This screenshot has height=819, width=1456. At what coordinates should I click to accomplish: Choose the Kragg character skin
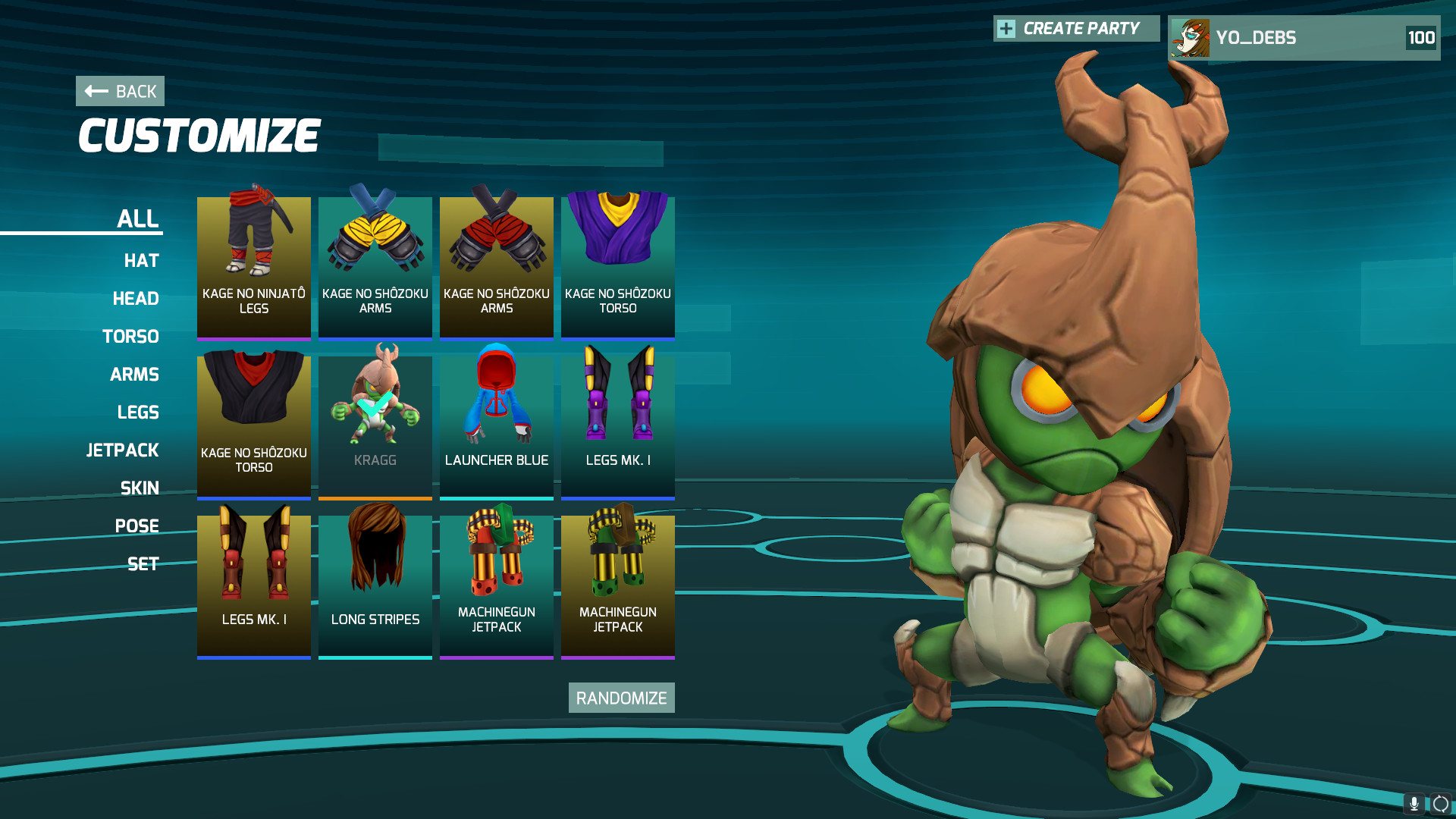click(x=375, y=425)
